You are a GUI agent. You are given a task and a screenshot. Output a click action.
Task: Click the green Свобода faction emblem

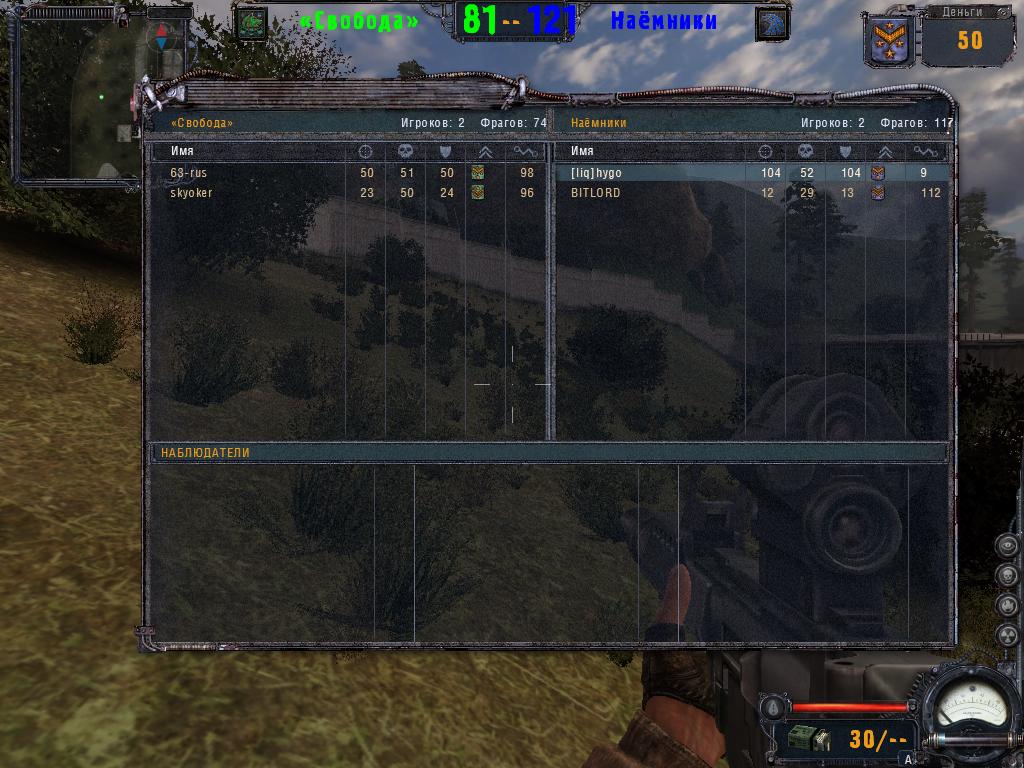pyautogui.click(x=252, y=23)
